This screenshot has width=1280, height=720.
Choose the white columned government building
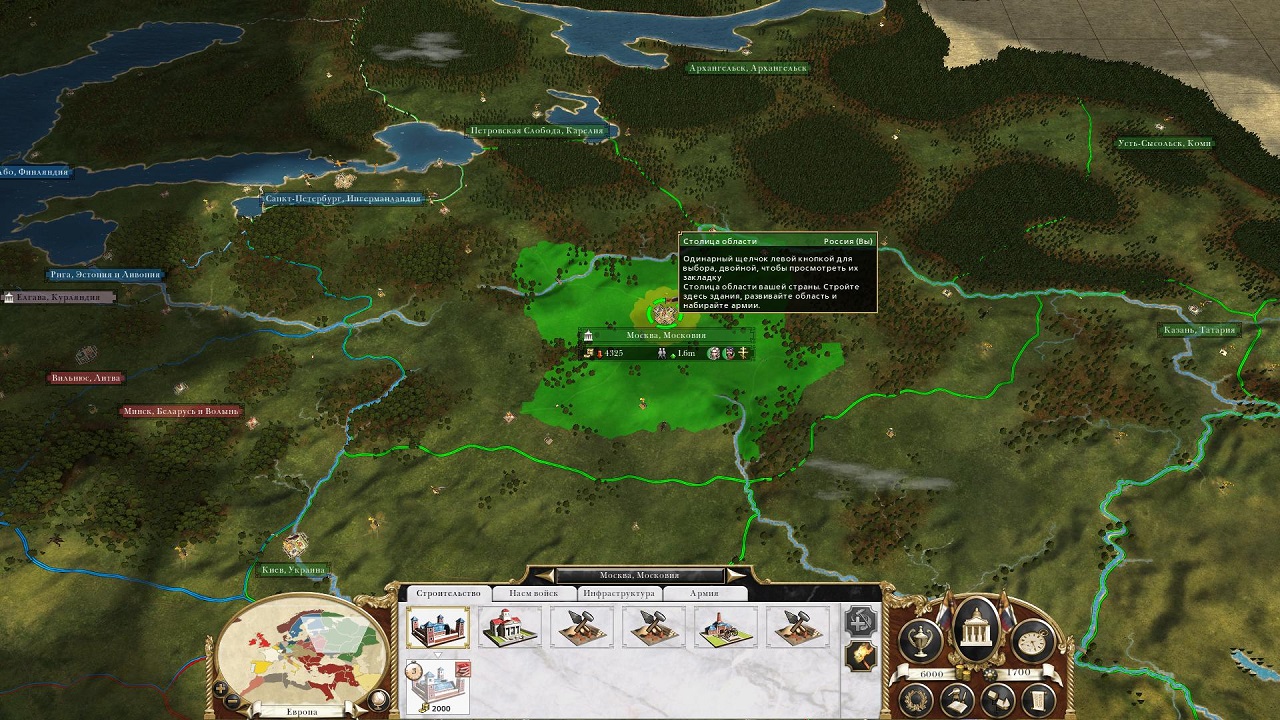click(x=510, y=627)
